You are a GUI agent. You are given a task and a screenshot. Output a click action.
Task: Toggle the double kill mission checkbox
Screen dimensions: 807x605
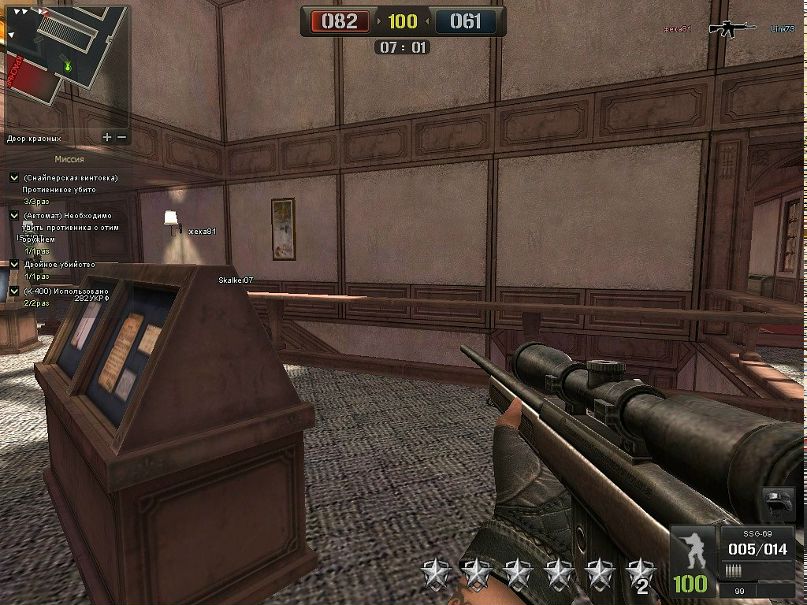(14, 264)
